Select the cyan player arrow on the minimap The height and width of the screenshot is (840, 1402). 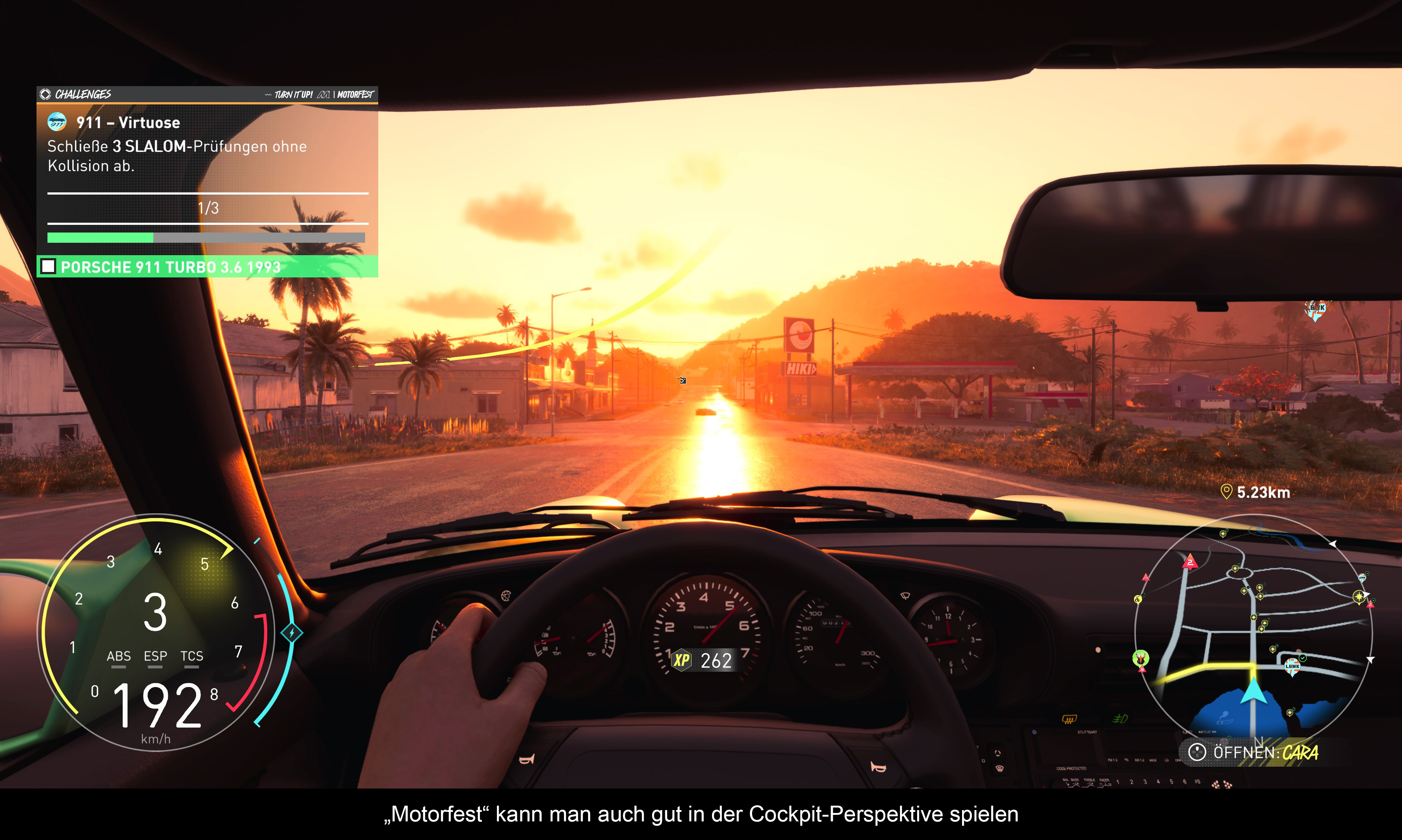click(x=1254, y=691)
